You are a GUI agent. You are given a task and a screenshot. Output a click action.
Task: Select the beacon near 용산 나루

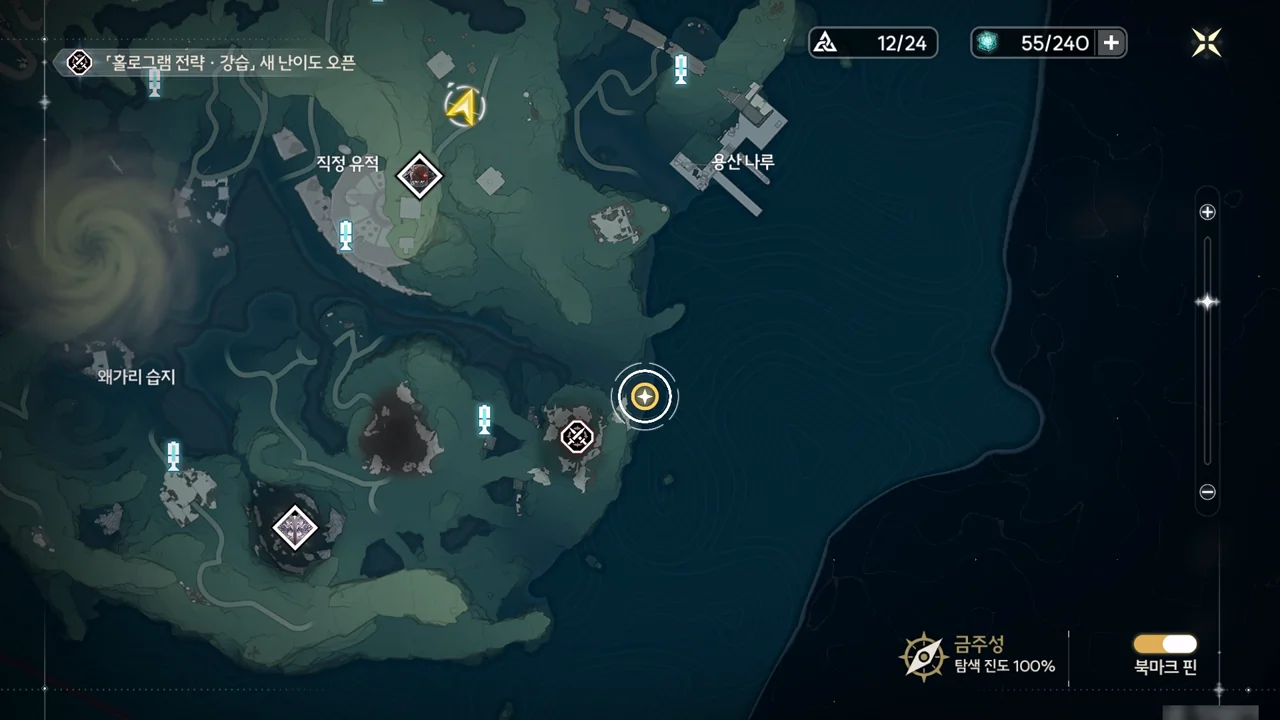coord(681,69)
